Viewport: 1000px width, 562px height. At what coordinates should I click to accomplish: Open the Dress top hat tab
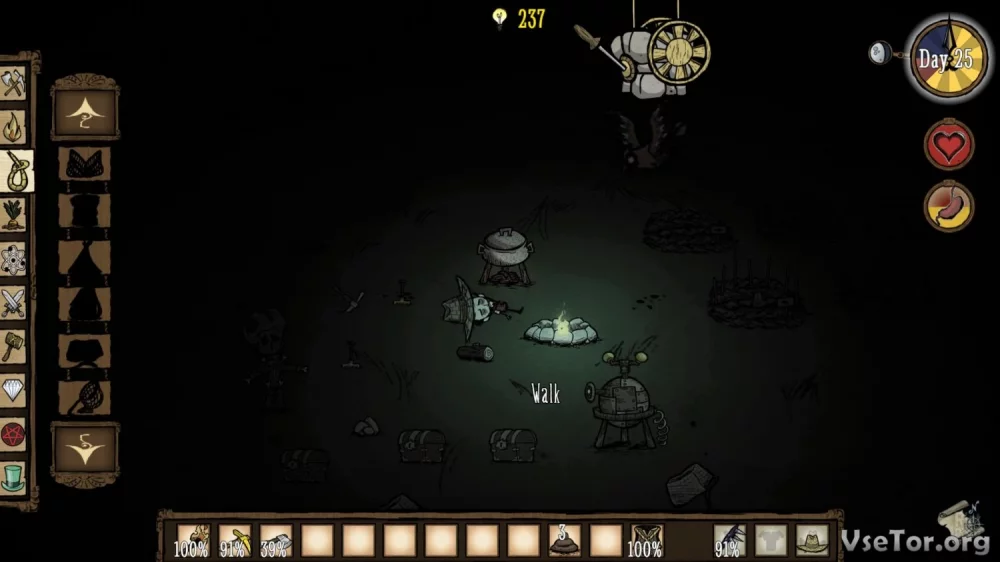13,479
